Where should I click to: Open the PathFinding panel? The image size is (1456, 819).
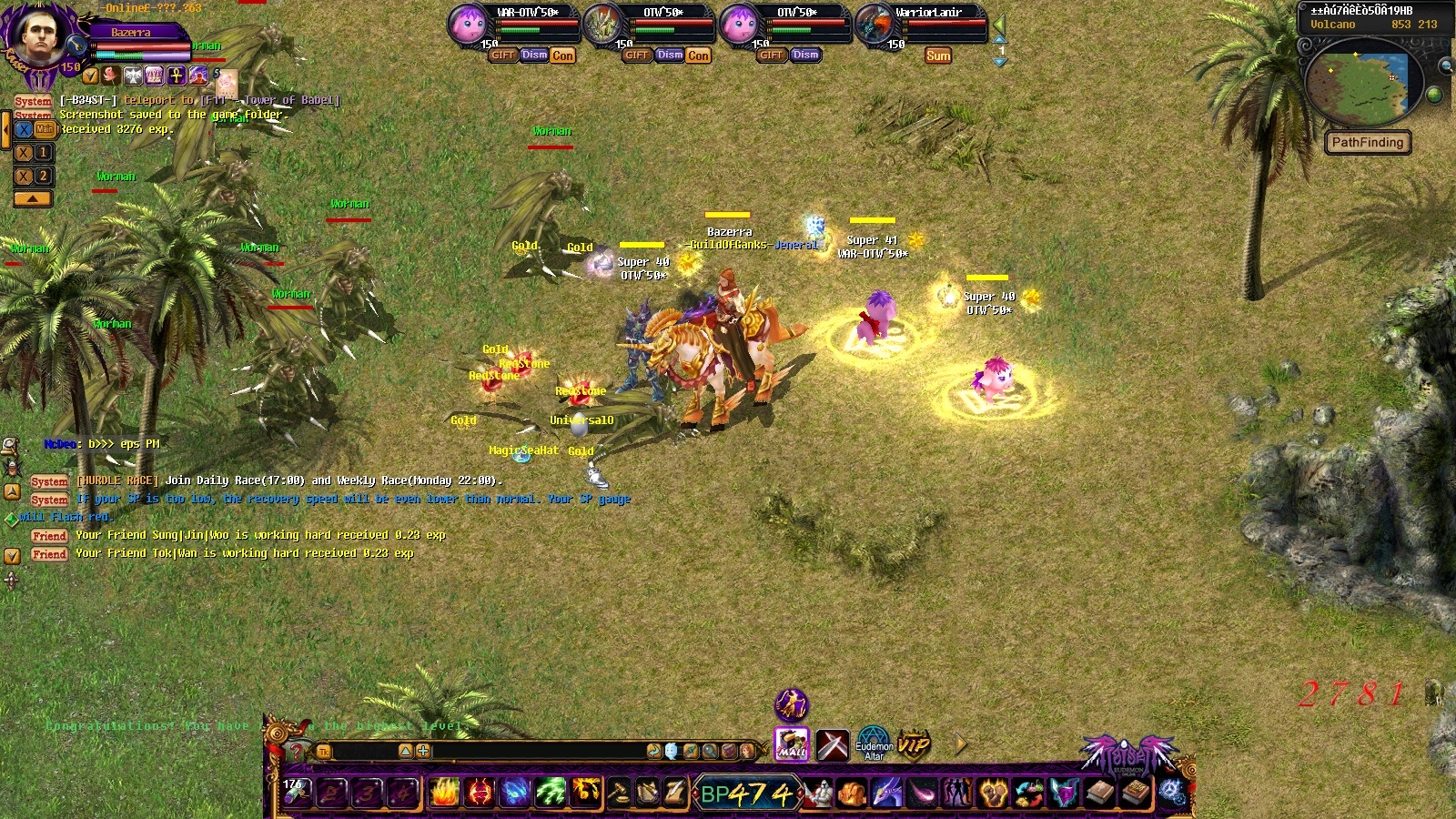click(x=1367, y=142)
